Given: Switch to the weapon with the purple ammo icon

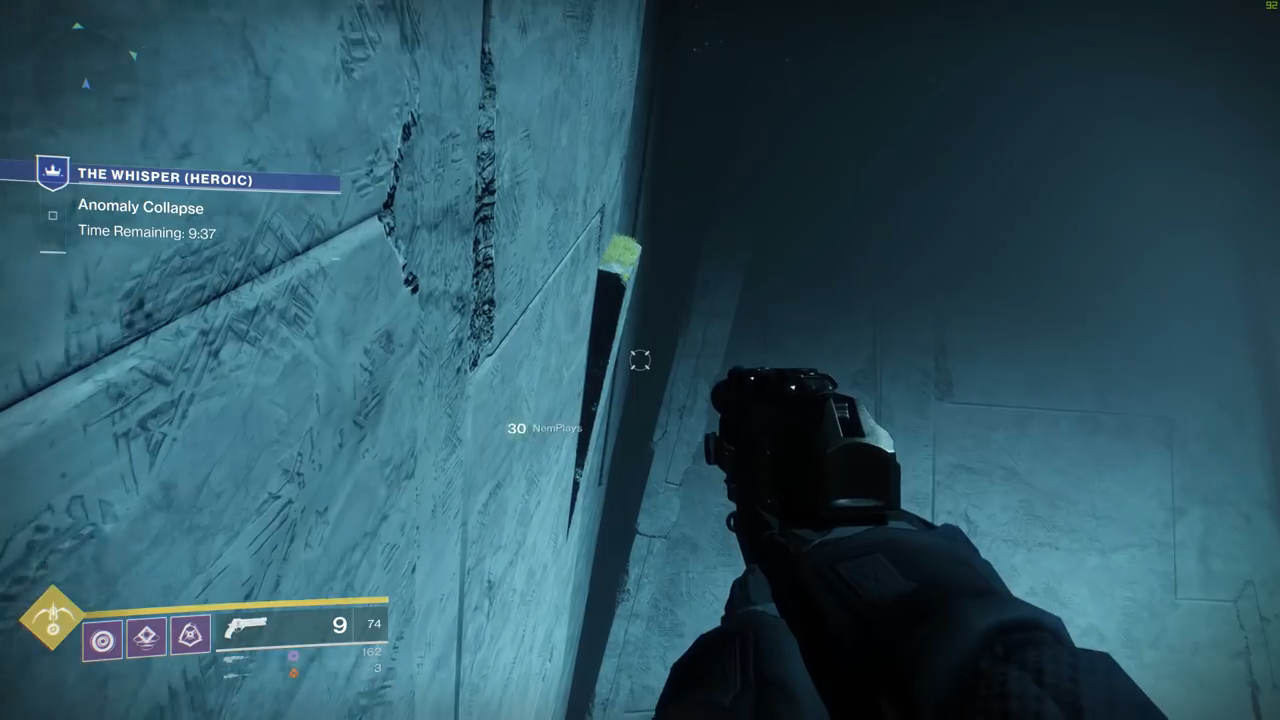Looking at the screenshot, I should pyautogui.click(x=293, y=656).
